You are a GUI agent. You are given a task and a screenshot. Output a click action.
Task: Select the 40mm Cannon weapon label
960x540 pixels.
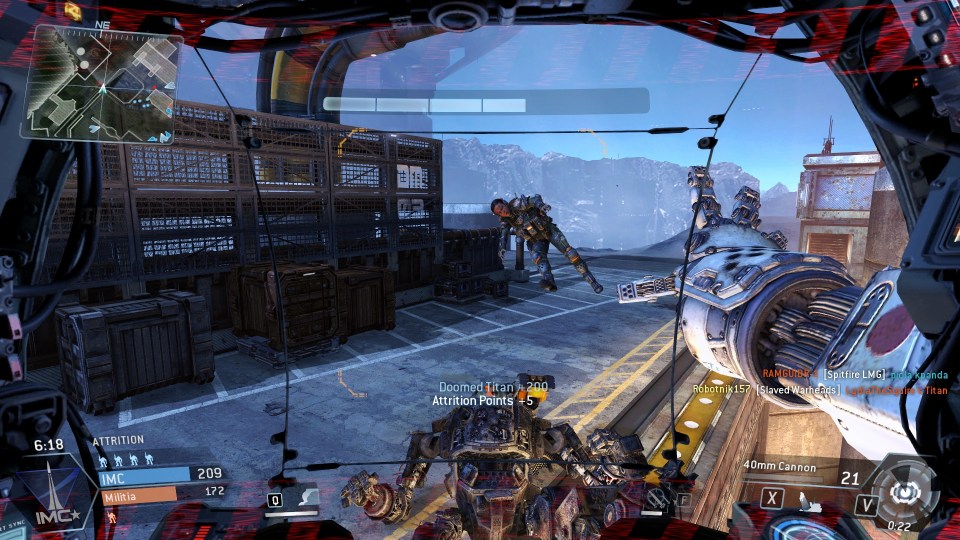780,466
